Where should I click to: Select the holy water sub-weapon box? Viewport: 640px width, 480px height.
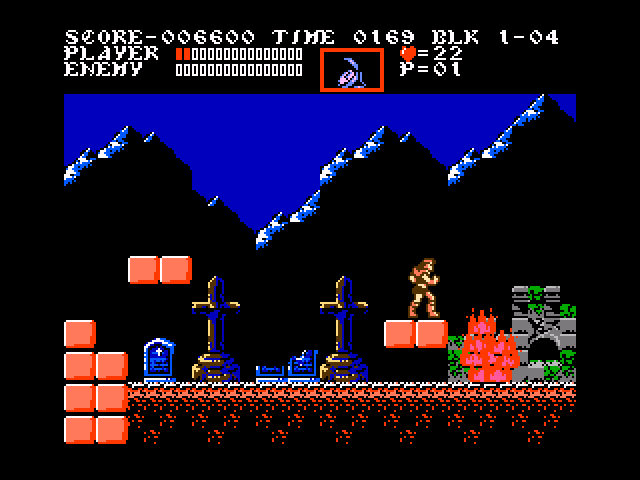(x=351, y=70)
